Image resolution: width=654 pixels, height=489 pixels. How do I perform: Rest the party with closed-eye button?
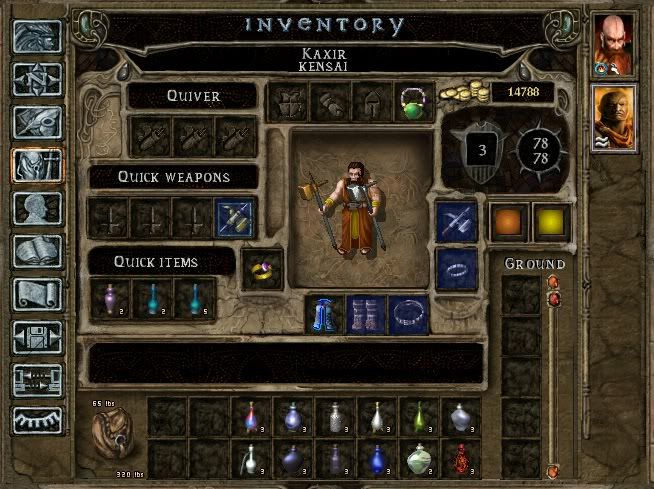pos(37,422)
